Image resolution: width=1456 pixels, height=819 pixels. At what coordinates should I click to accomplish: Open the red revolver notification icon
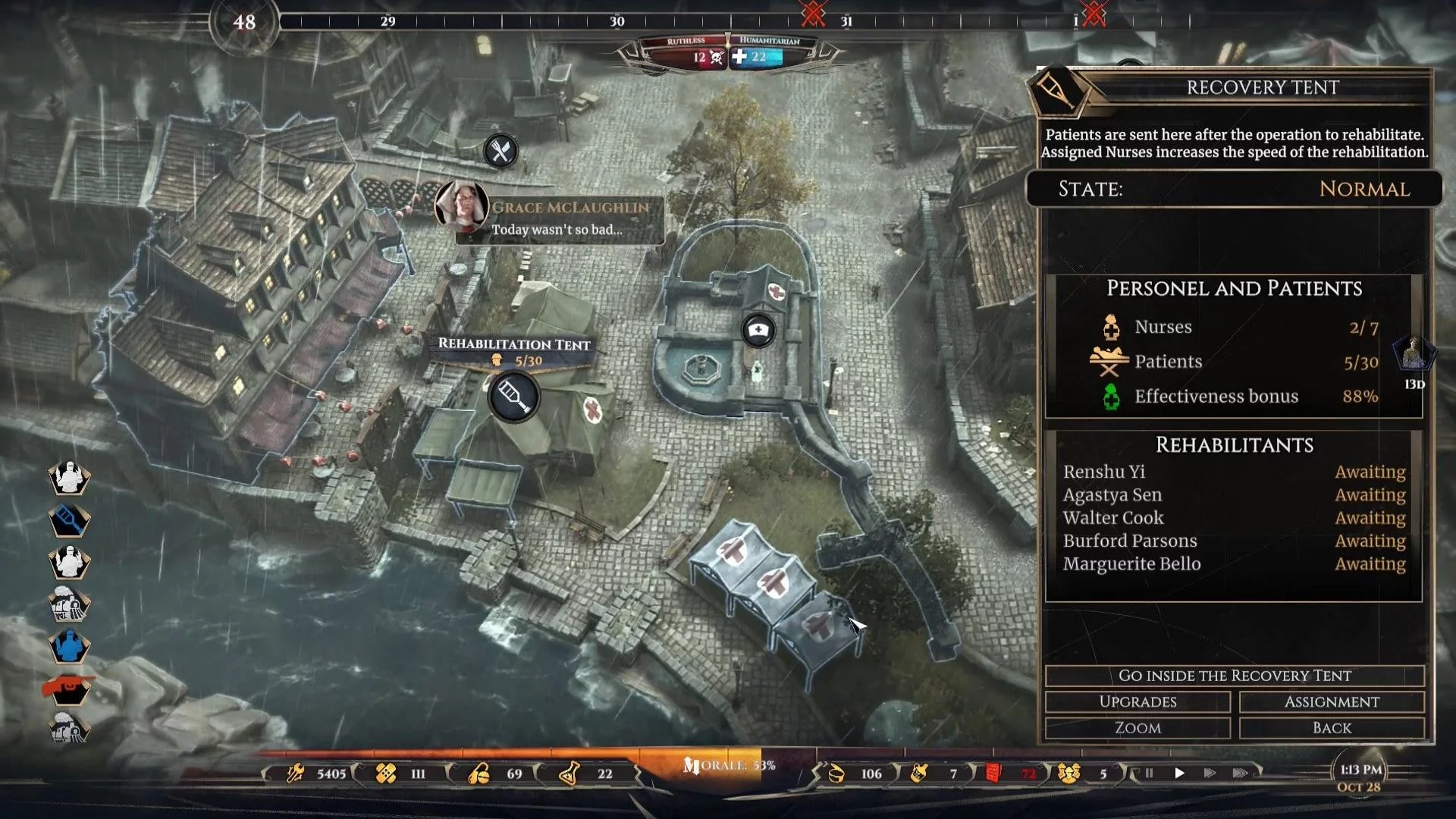[69, 689]
